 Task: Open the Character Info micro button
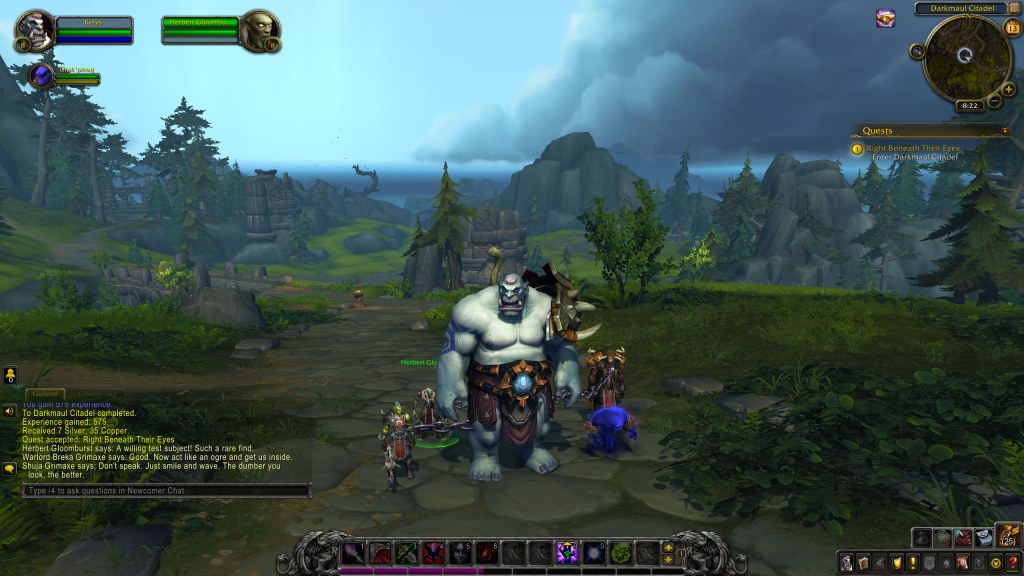click(847, 562)
